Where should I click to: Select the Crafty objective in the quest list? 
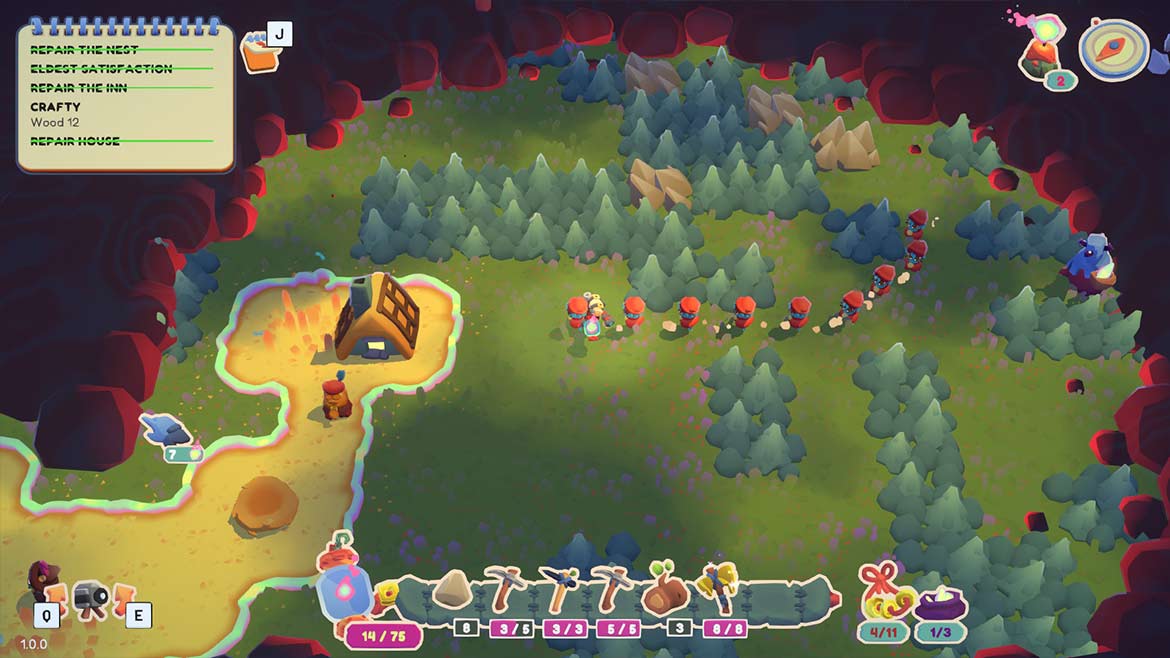coord(56,107)
